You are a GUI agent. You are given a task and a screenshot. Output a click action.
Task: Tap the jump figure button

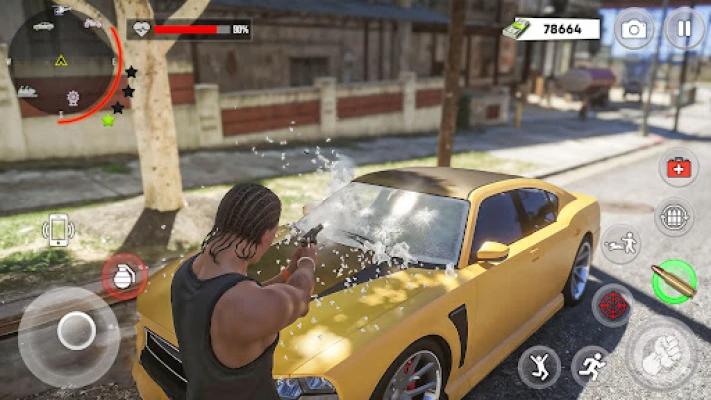pos(539,367)
